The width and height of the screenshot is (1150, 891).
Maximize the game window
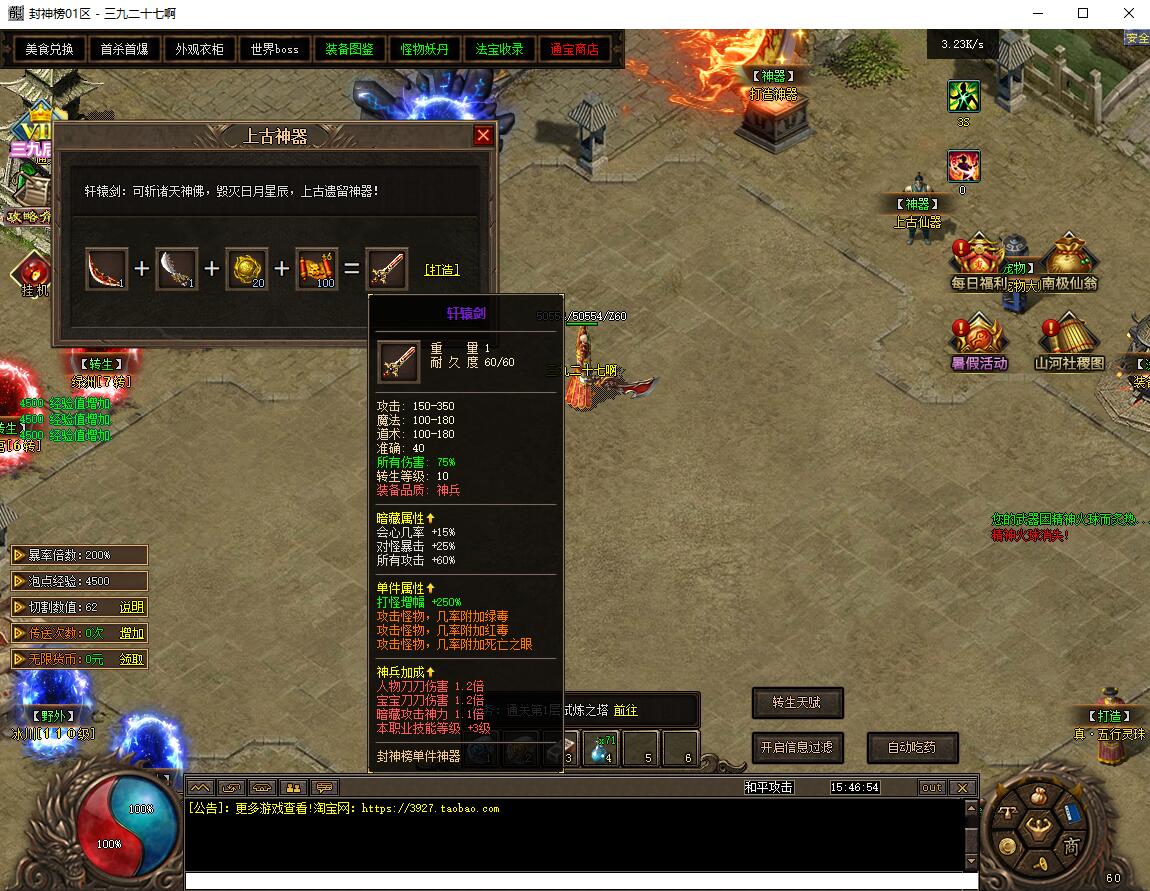1083,14
